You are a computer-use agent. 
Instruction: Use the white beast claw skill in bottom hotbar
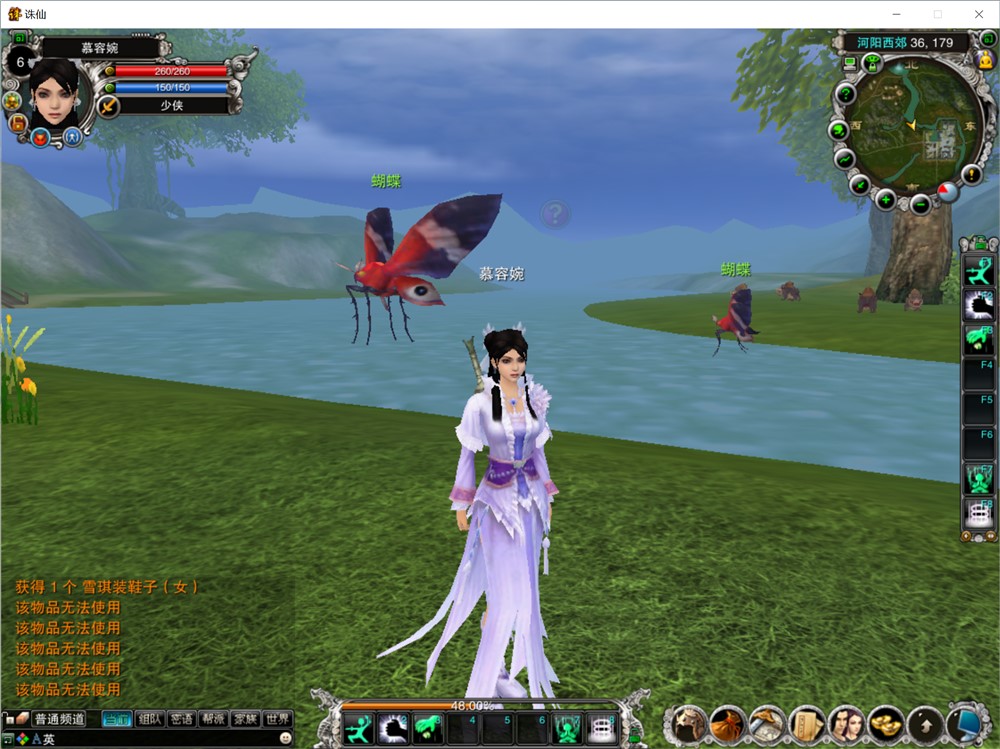[x=391, y=729]
